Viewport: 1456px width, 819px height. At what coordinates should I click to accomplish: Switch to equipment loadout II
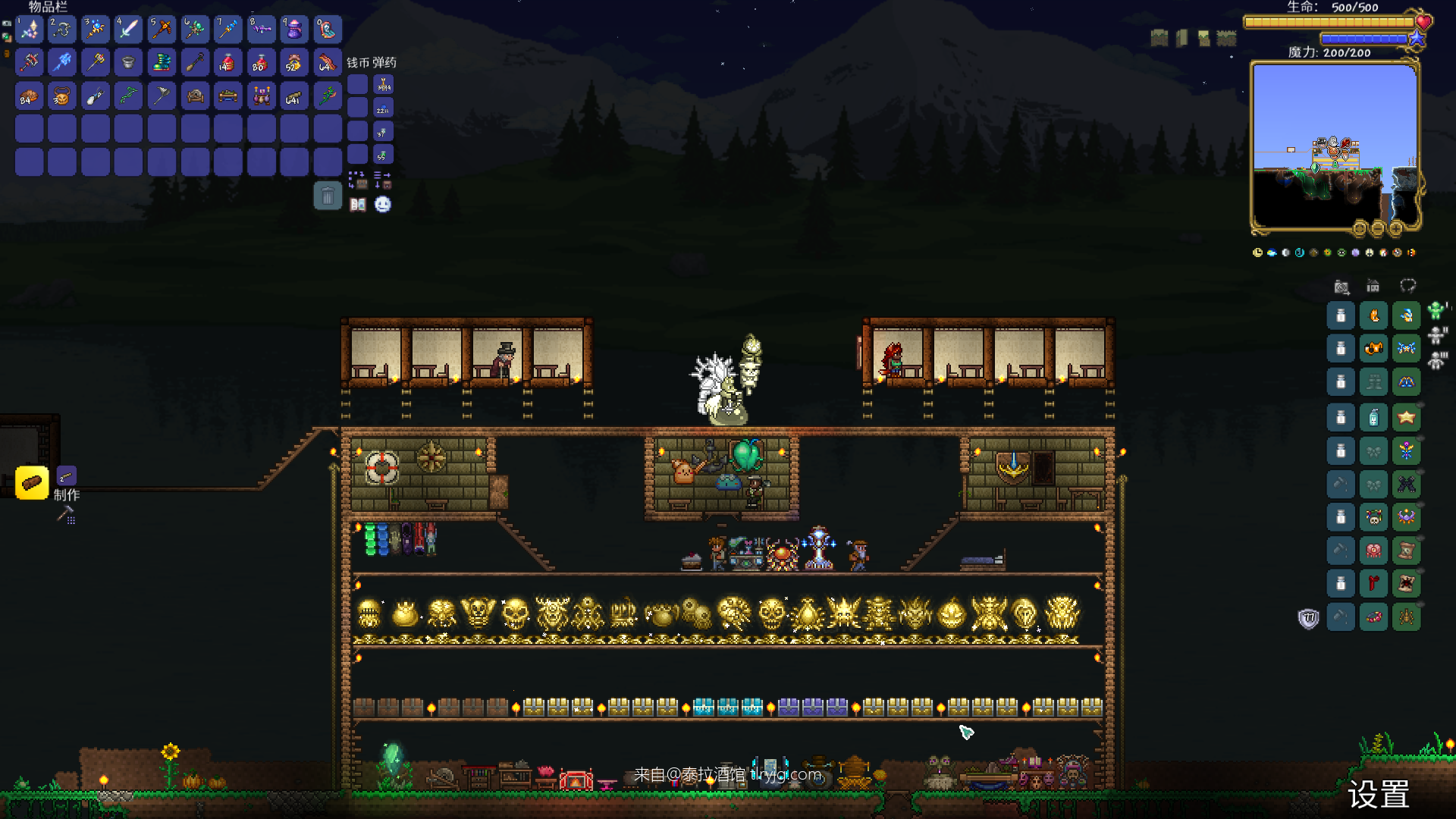point(1437,335)
